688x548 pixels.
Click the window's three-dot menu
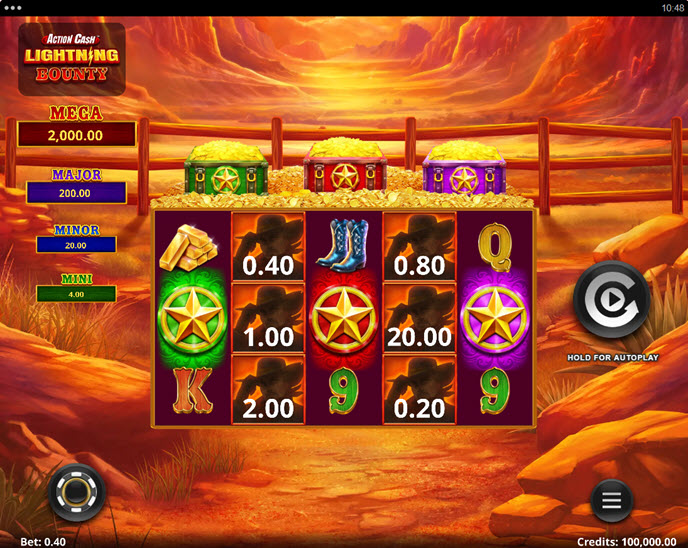point(13,7)
